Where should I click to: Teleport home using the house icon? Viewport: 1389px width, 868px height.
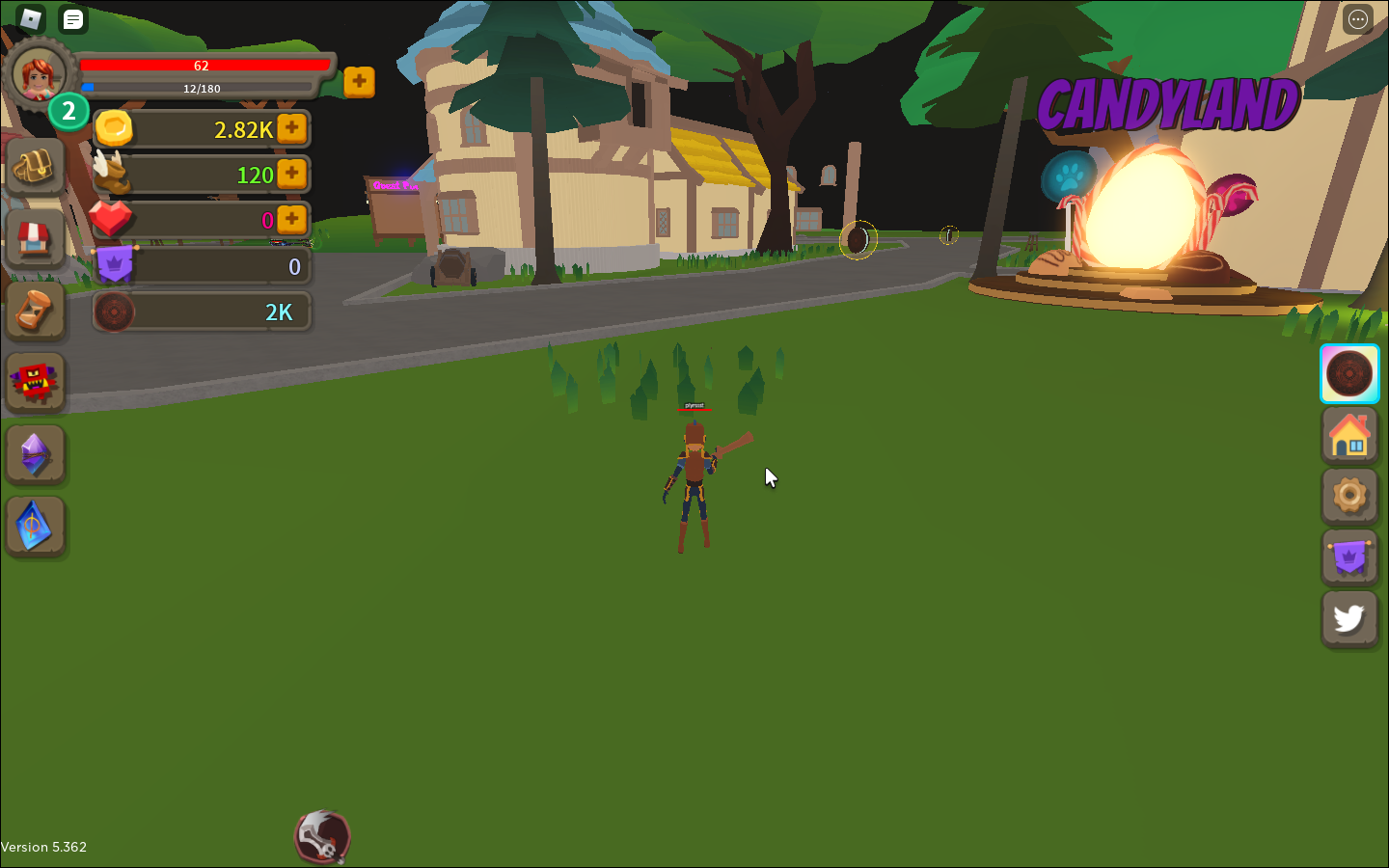[1349, 435]
